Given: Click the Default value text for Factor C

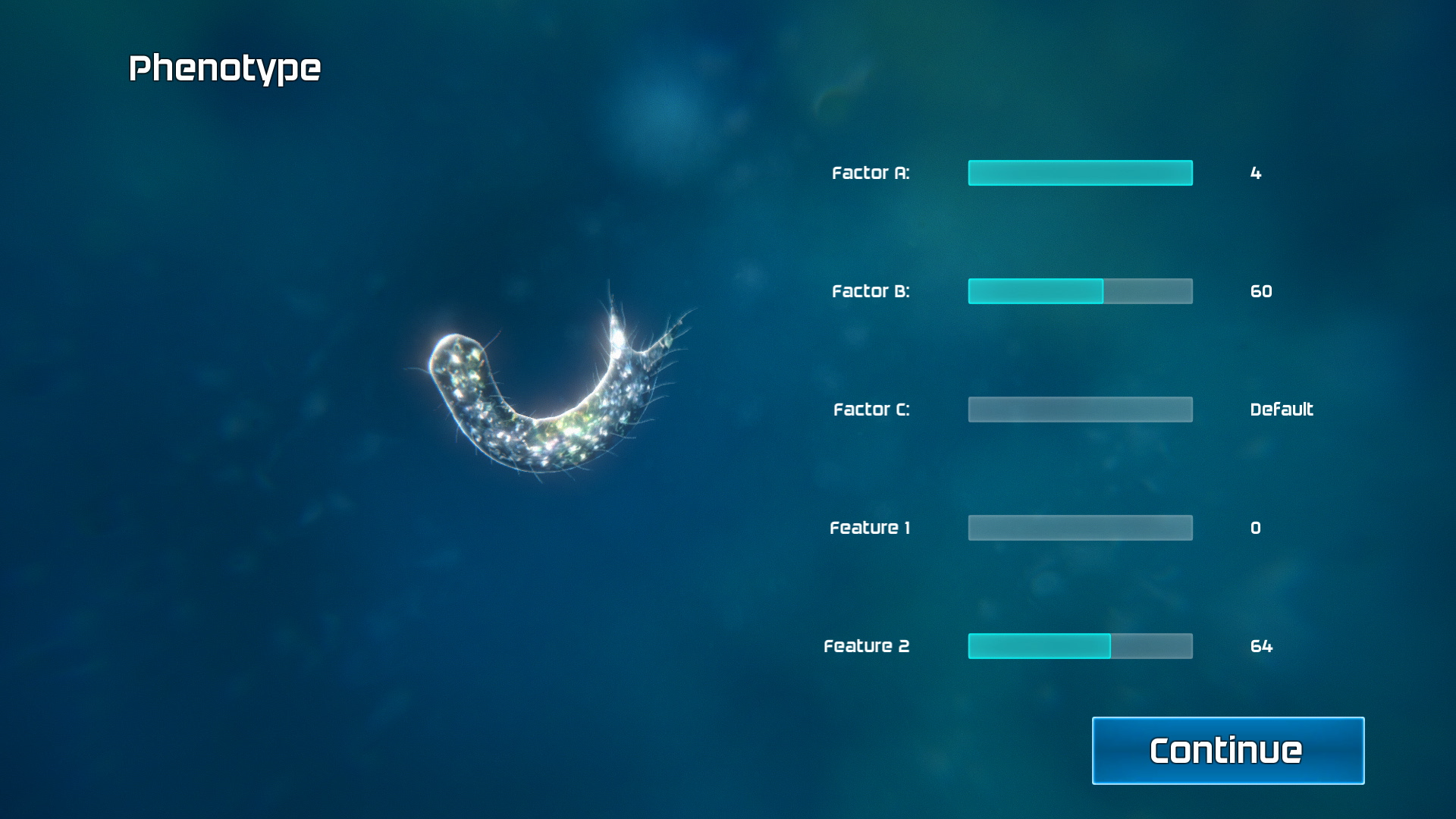Looking at the screenshot, I should [x=1281, y=409].
